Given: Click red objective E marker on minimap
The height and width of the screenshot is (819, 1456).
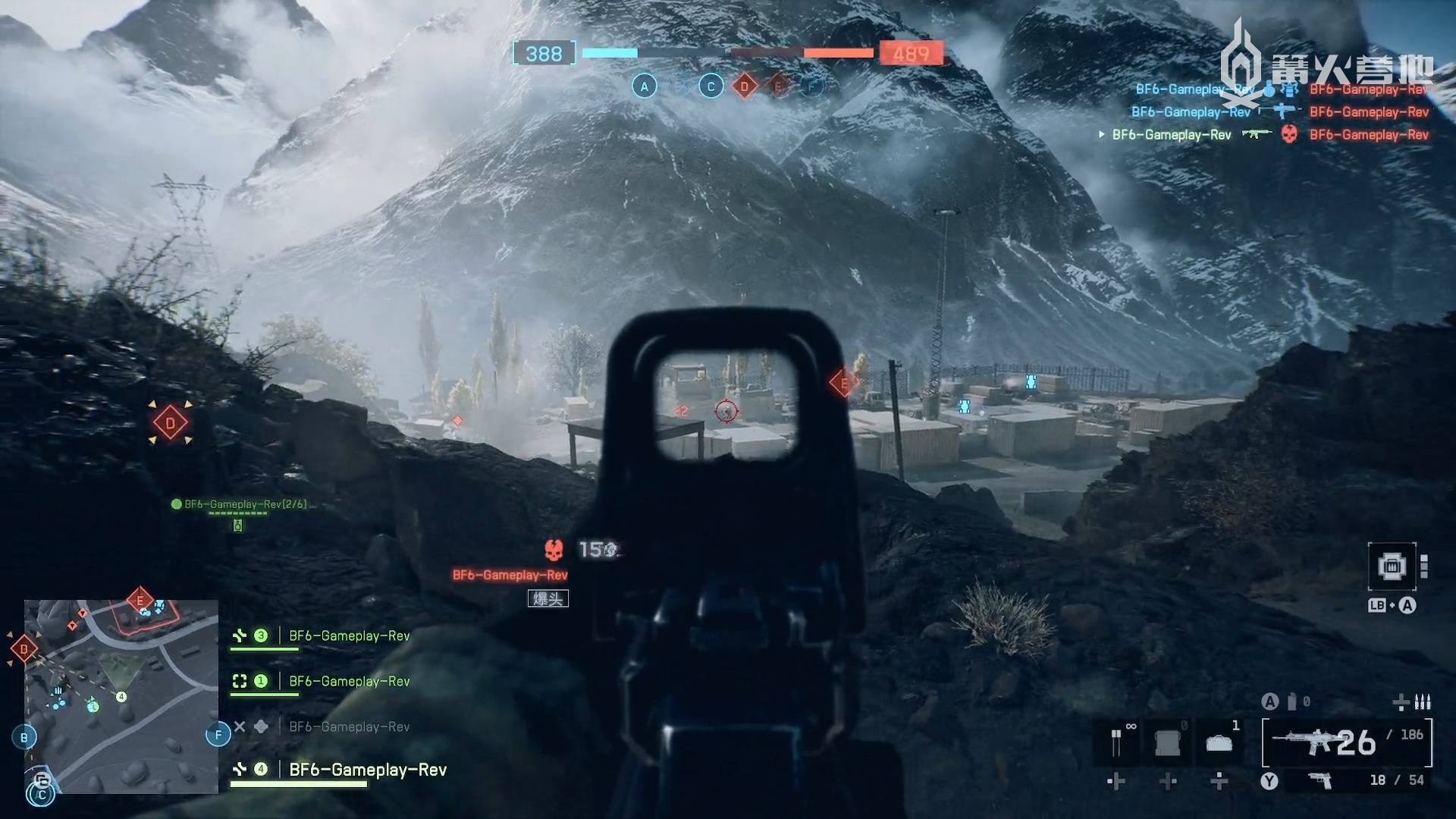Looking at the screenshot, I should pos(140,601).
